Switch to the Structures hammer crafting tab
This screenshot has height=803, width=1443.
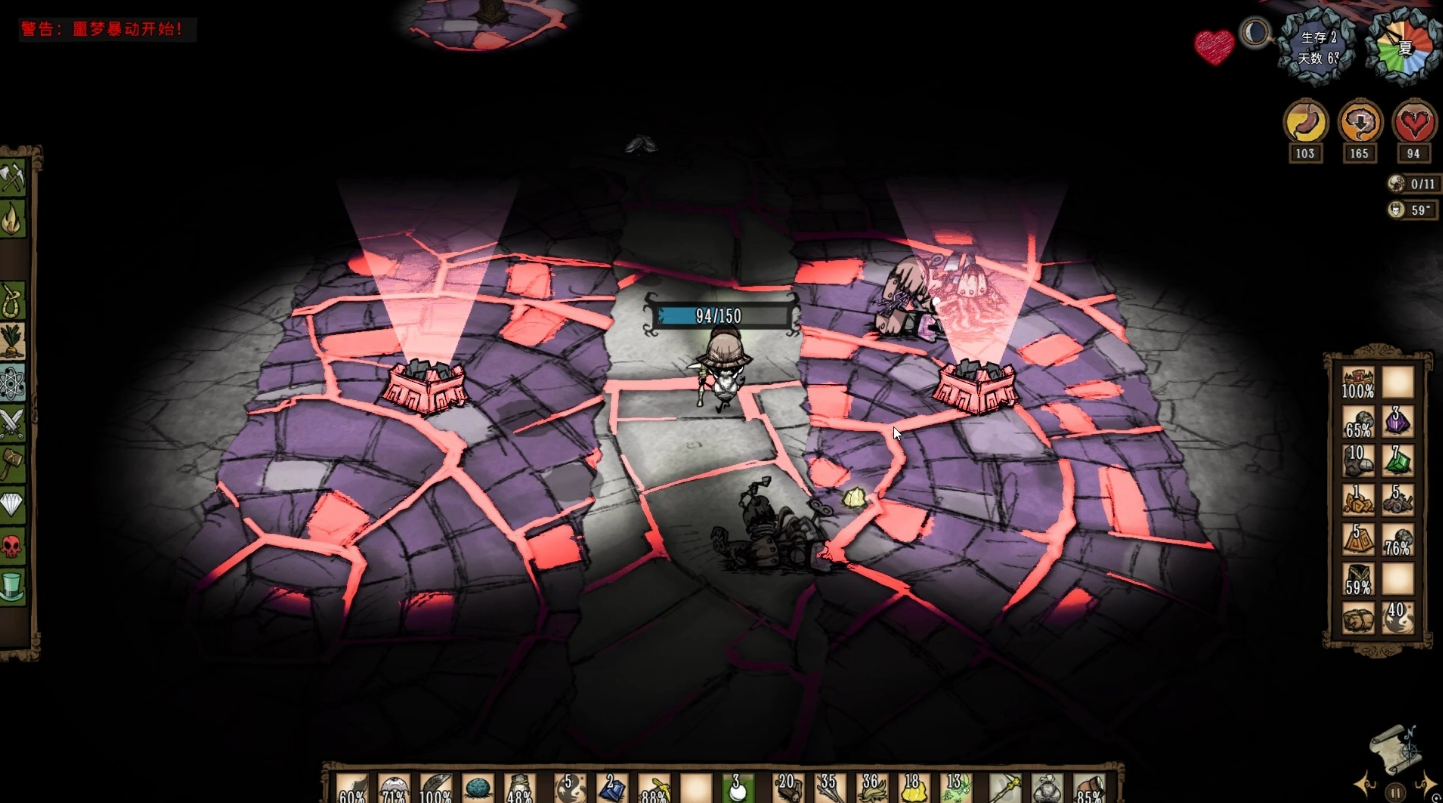[x=12, y=464]
